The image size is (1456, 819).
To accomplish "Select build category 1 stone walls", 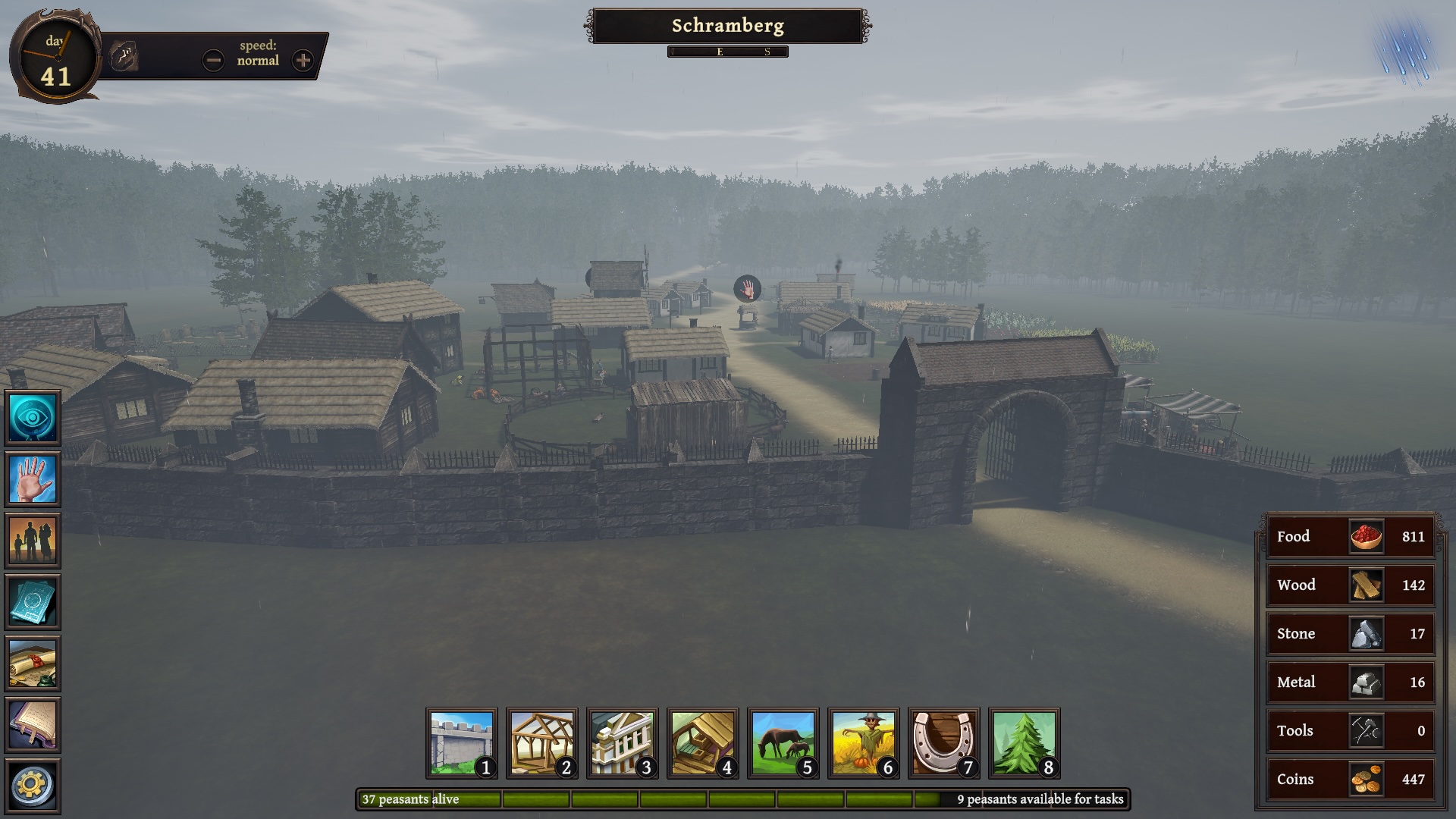I will pyautogui.click(x=462, y=743).
